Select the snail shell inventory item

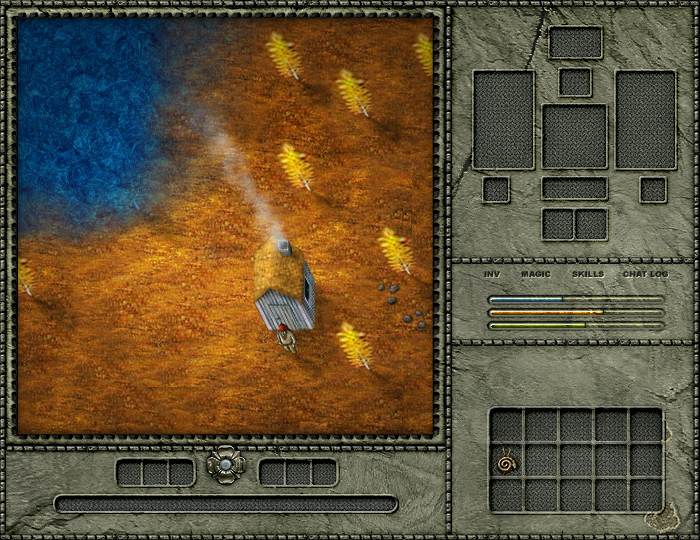tap(507, 463)
